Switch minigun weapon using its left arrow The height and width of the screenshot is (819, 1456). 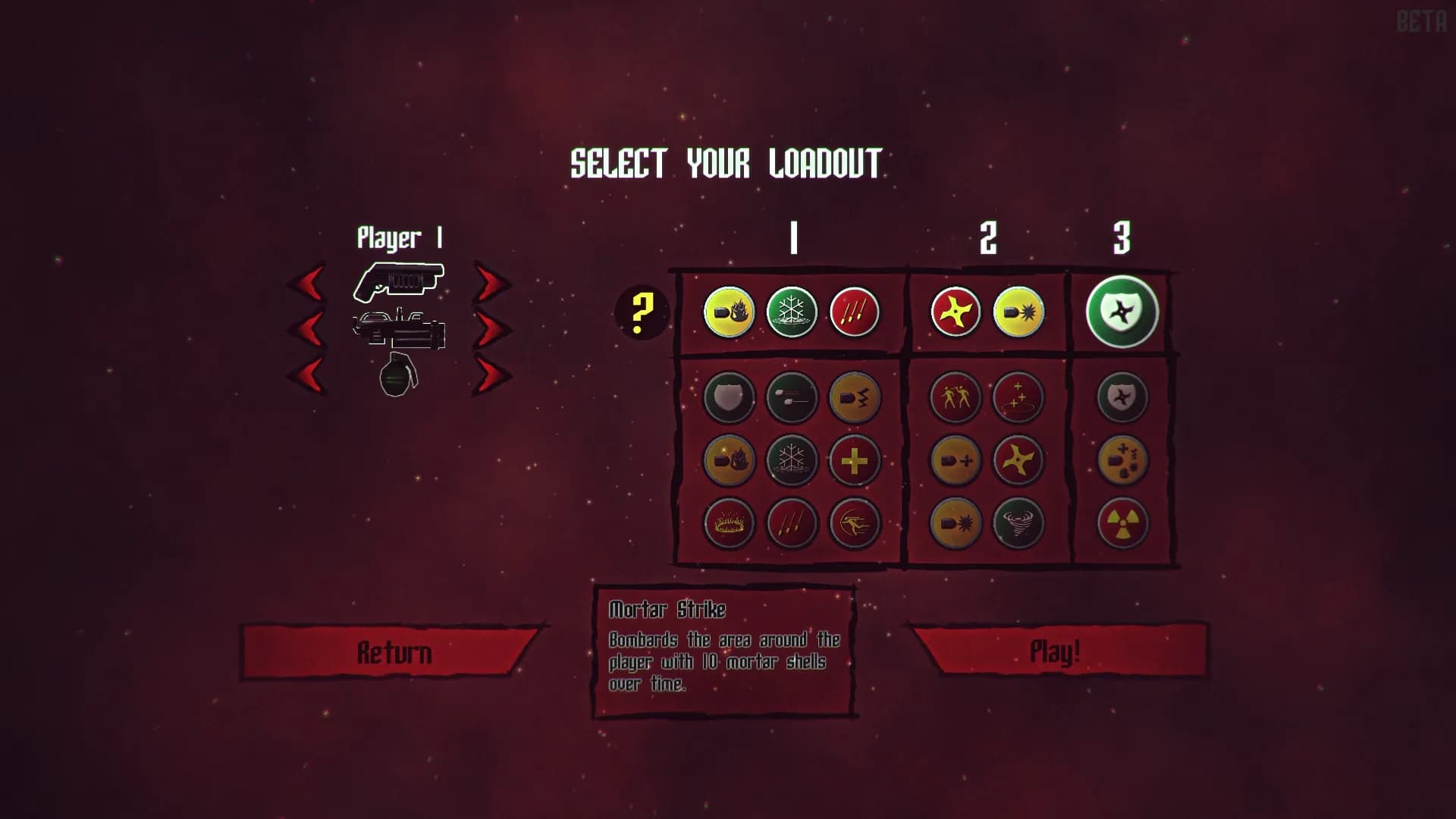tap(308, 329)
